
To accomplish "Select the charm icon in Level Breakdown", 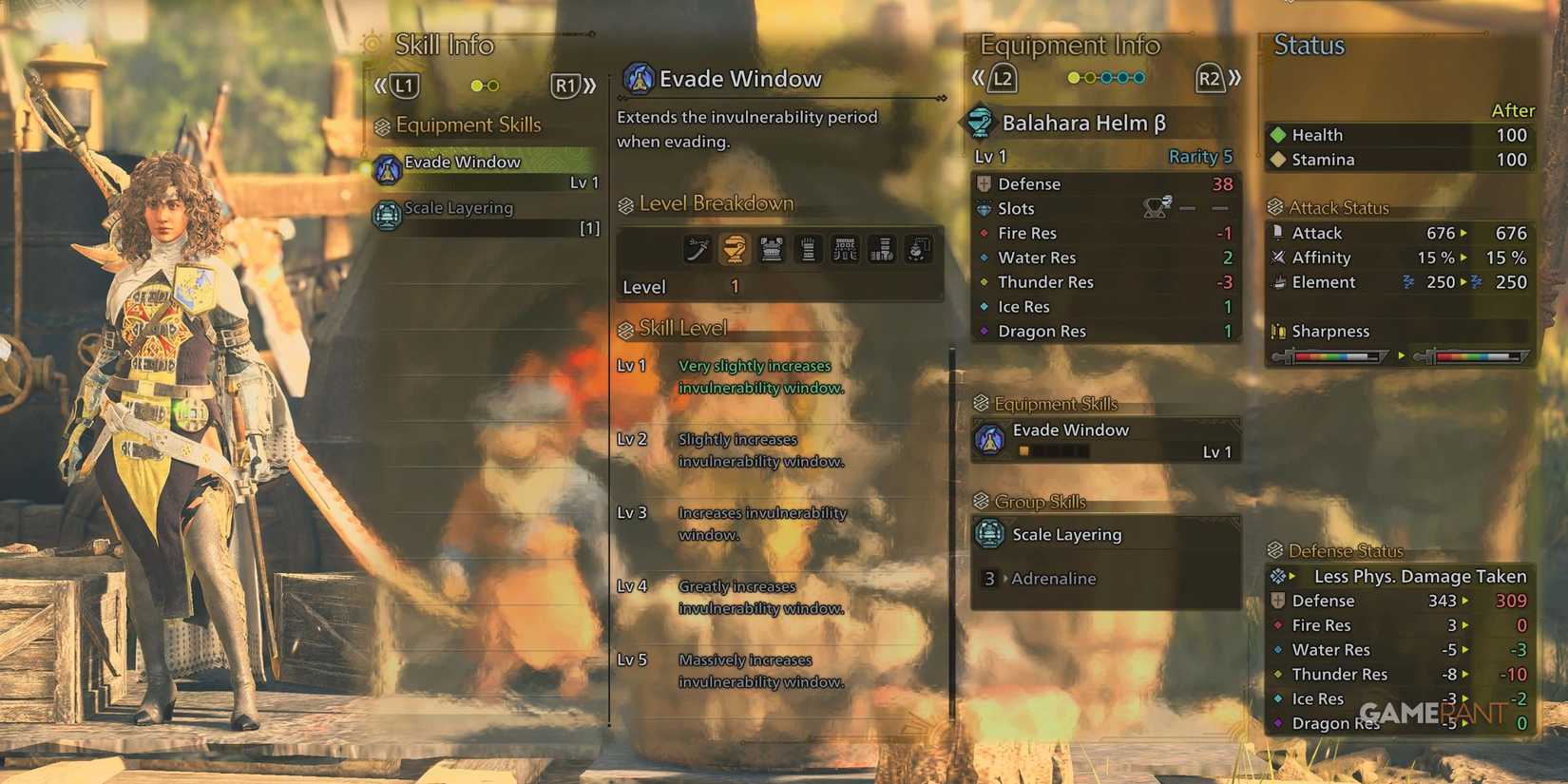I will 917,249.
